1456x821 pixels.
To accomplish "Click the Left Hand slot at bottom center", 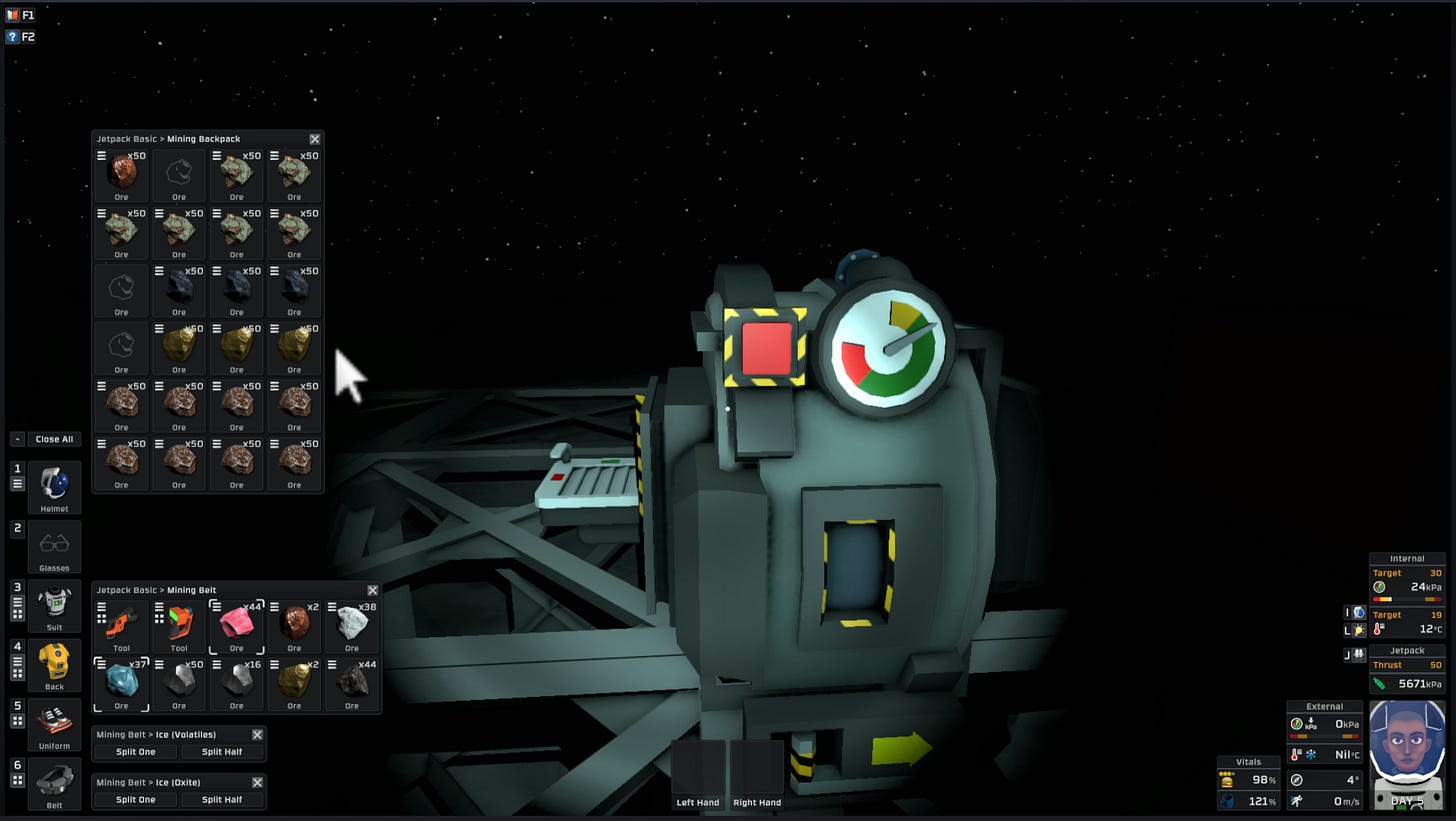I will pyautogui.click(x=699, y=770).
